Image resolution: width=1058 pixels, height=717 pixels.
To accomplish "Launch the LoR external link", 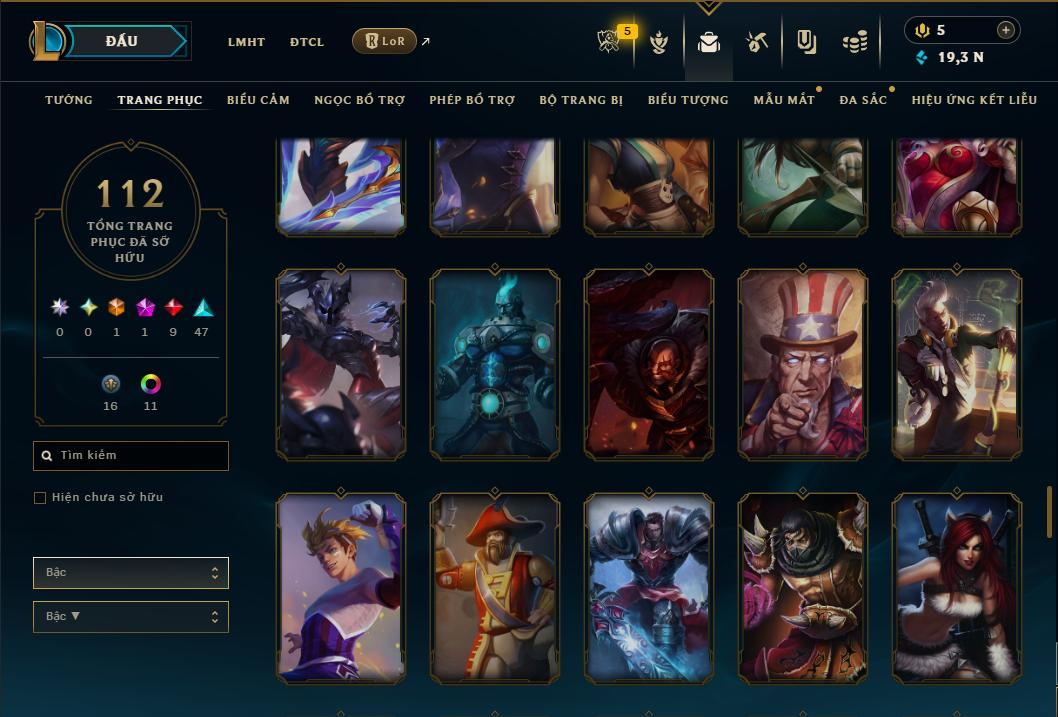I will click(385, 41).
